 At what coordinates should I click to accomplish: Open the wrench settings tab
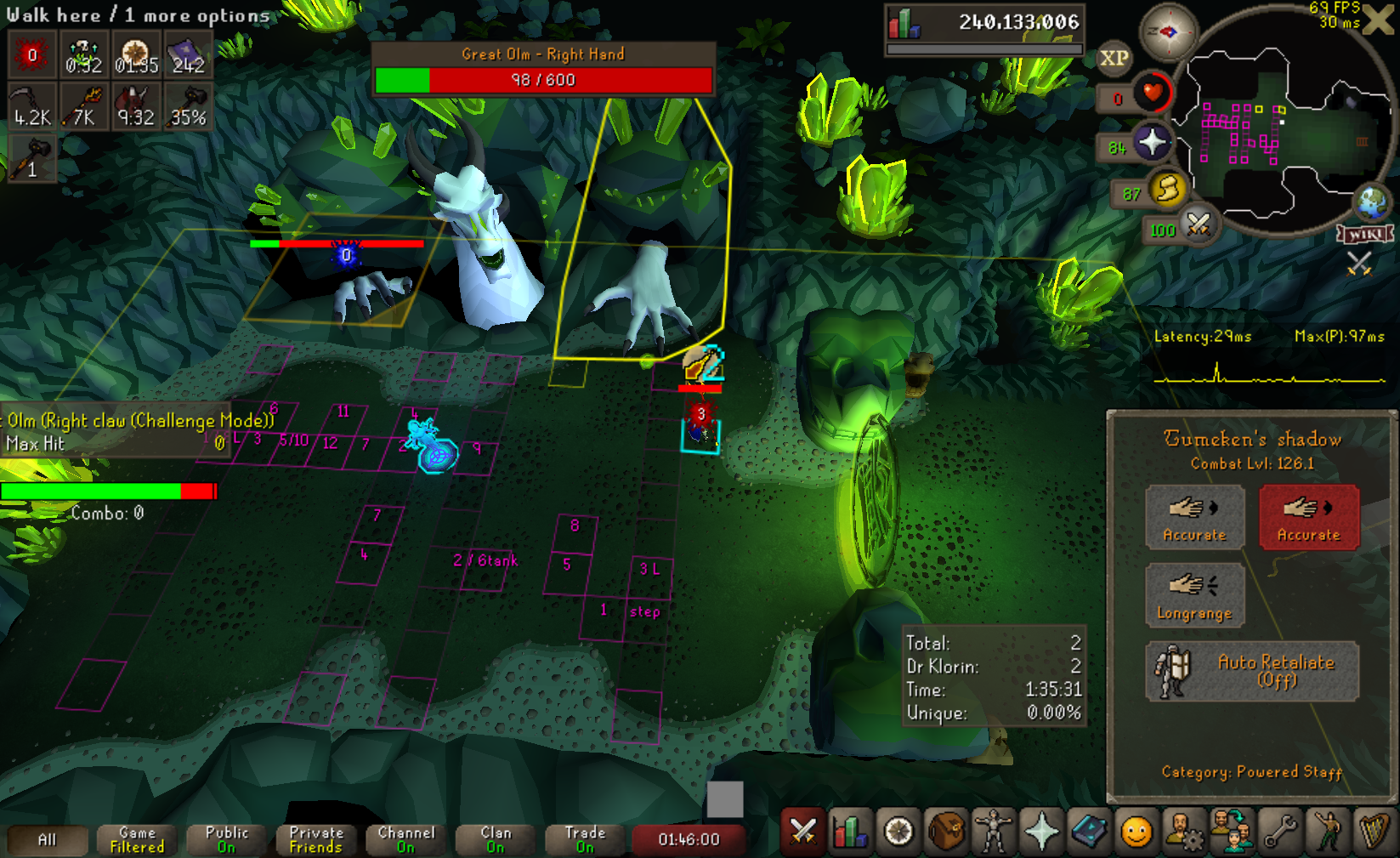1280,831
